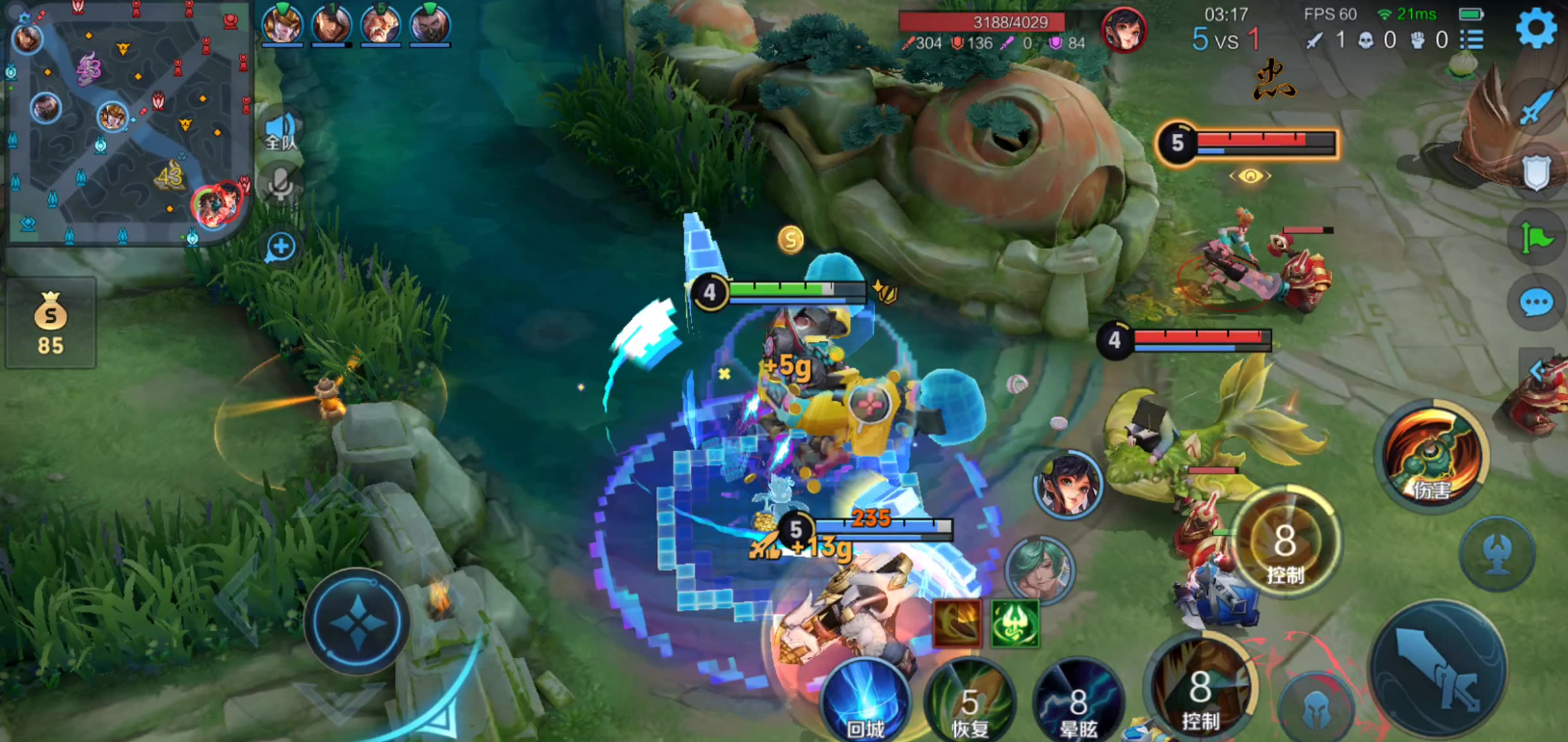The width and height of the screenshot is (1568, 742).
Task: Toggle the 全队 team voice speaker
Action: pos(280,130)
